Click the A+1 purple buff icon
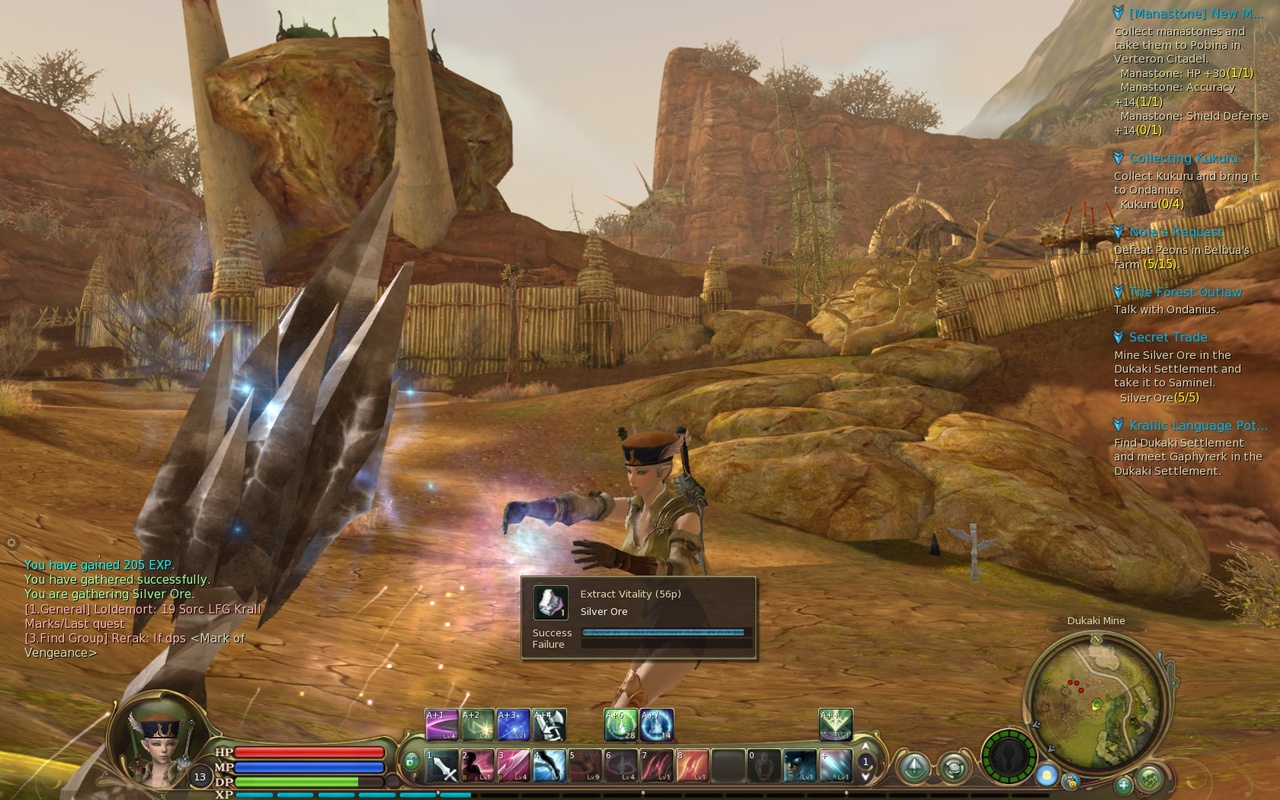 (x=439, y=723)
